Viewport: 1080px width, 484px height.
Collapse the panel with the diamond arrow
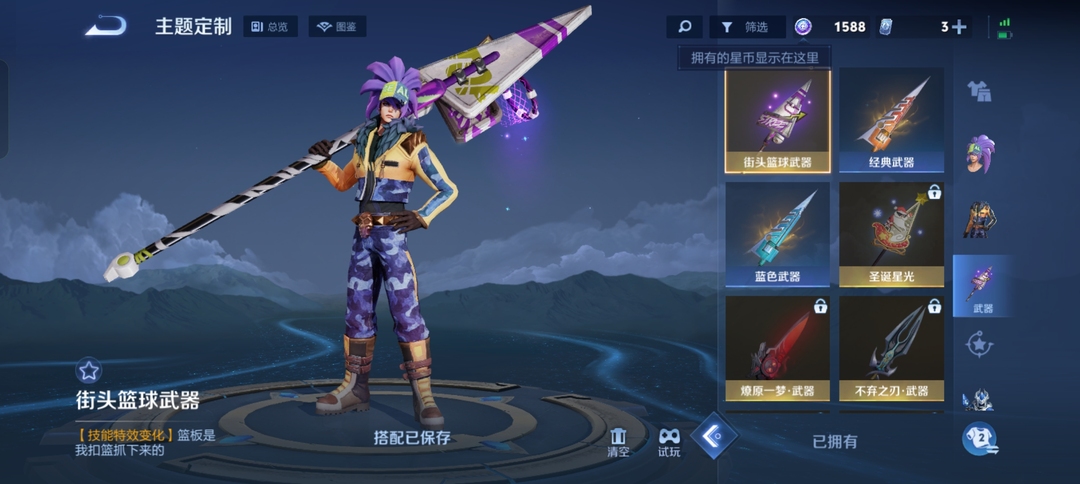pos(714,436)
